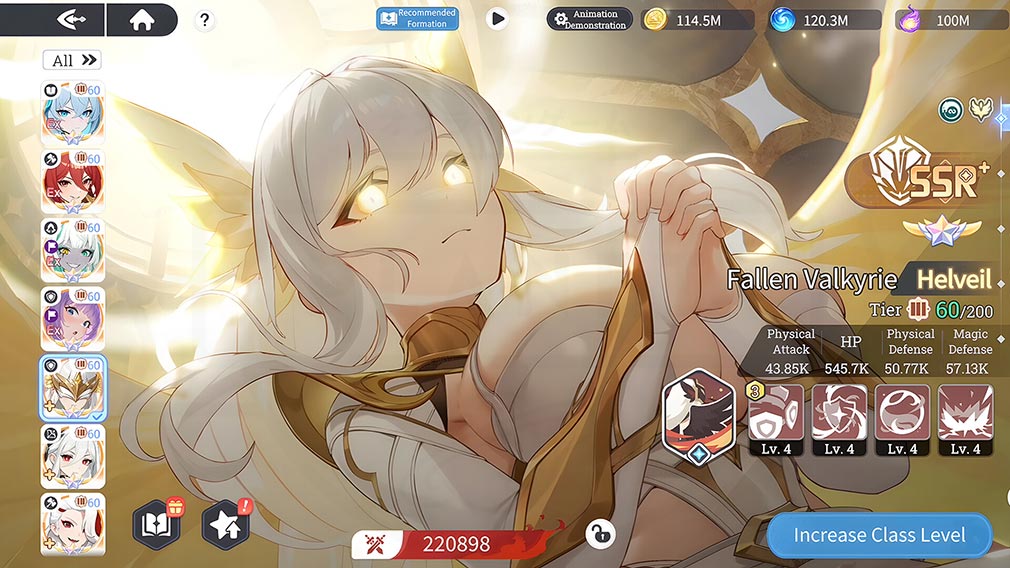Viewport: 1010px width, 568px height.
Task: Inspect the shield skill icon
Action: pyautogui.click(x=776, y=413)
